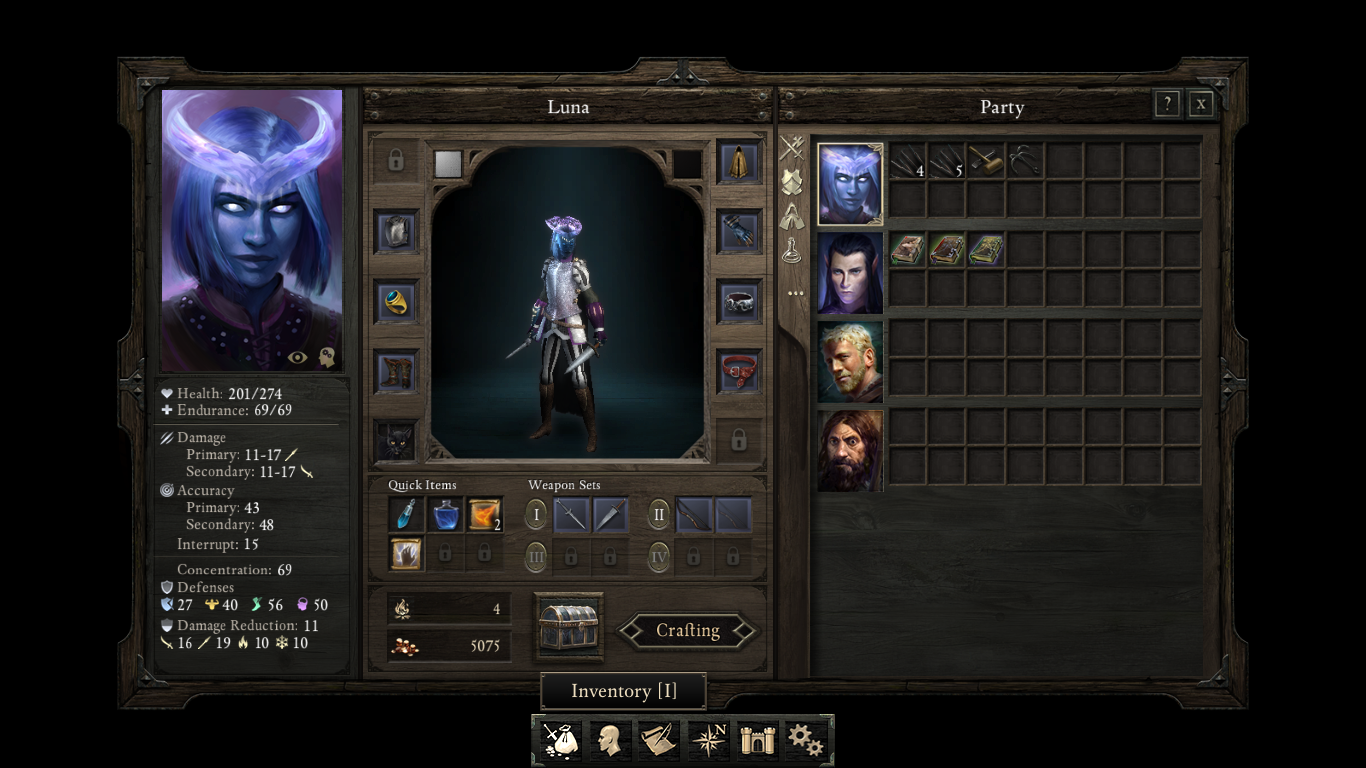Select the black cat pet slot
Viewport: 1366px width, 768px height.
point(396,440)
